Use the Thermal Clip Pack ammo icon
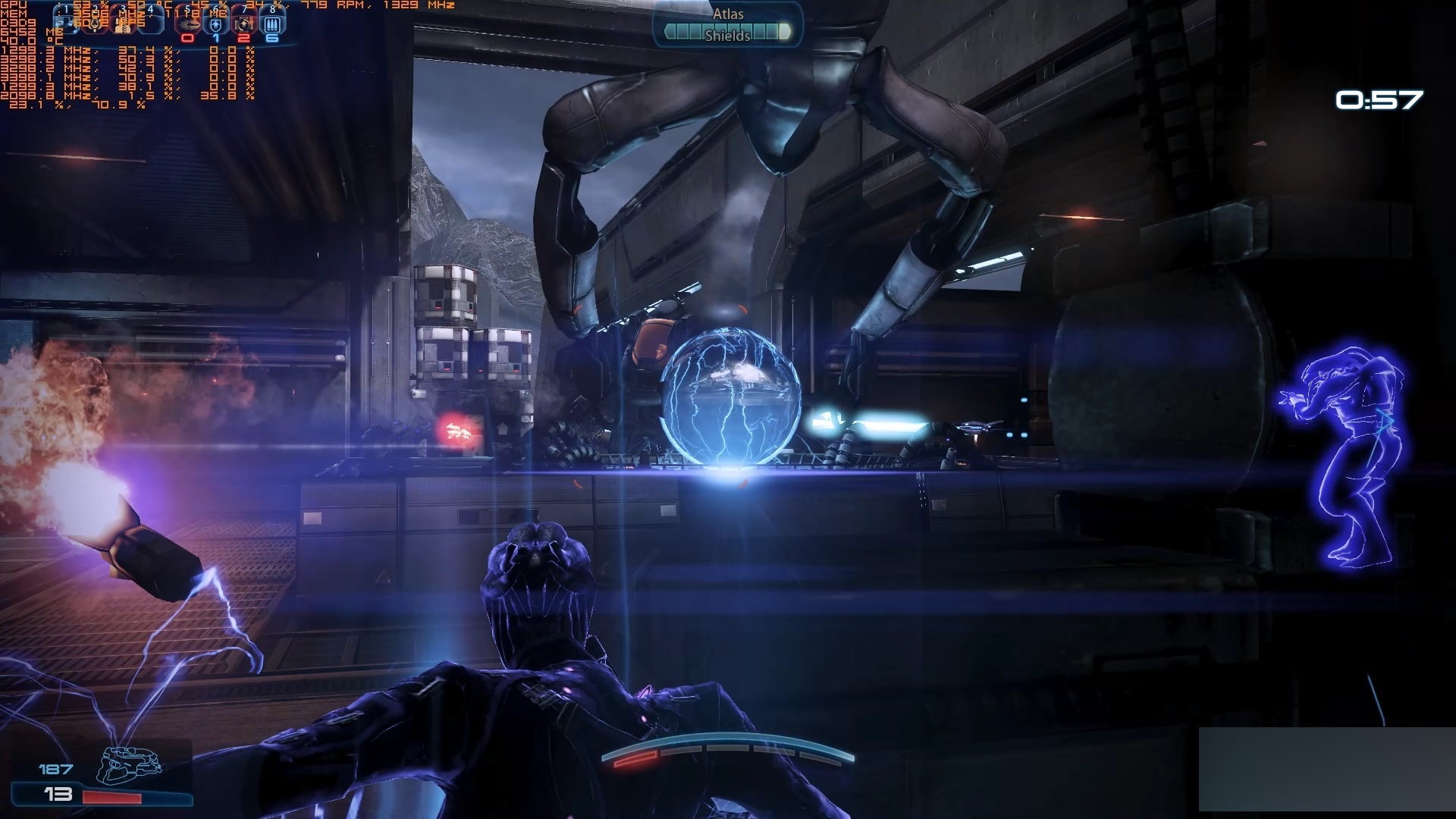The height and width of the screenshot is (819, 1456). (272, 24)
